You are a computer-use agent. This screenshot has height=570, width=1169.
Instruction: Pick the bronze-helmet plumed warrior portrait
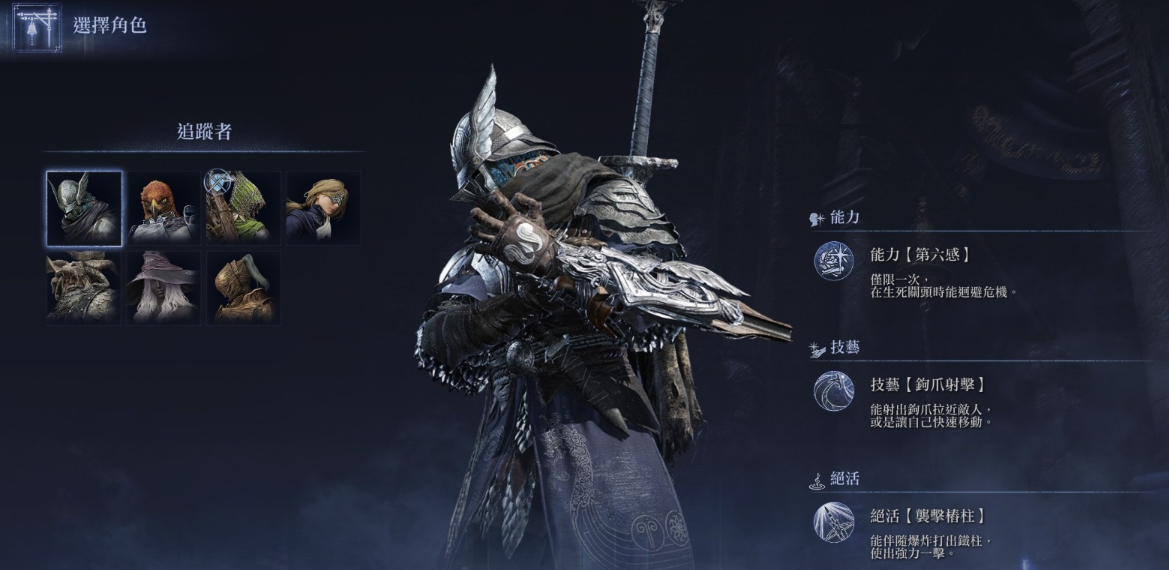point(243,287)
